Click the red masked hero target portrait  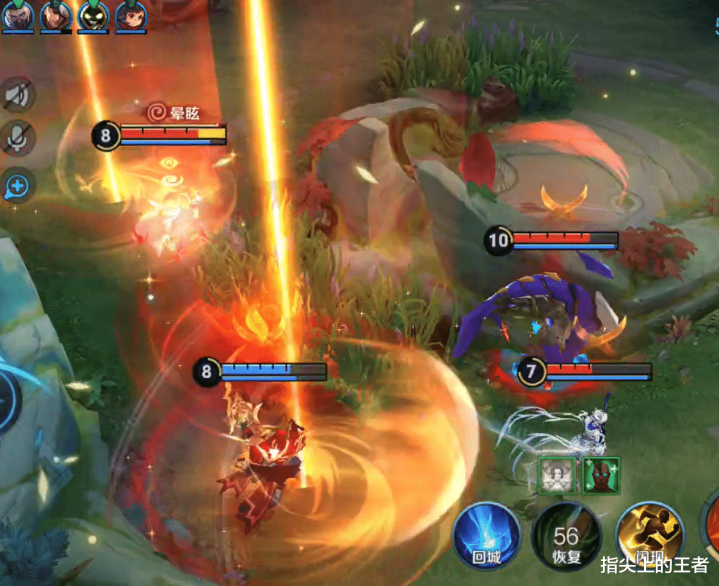(601, 473)
